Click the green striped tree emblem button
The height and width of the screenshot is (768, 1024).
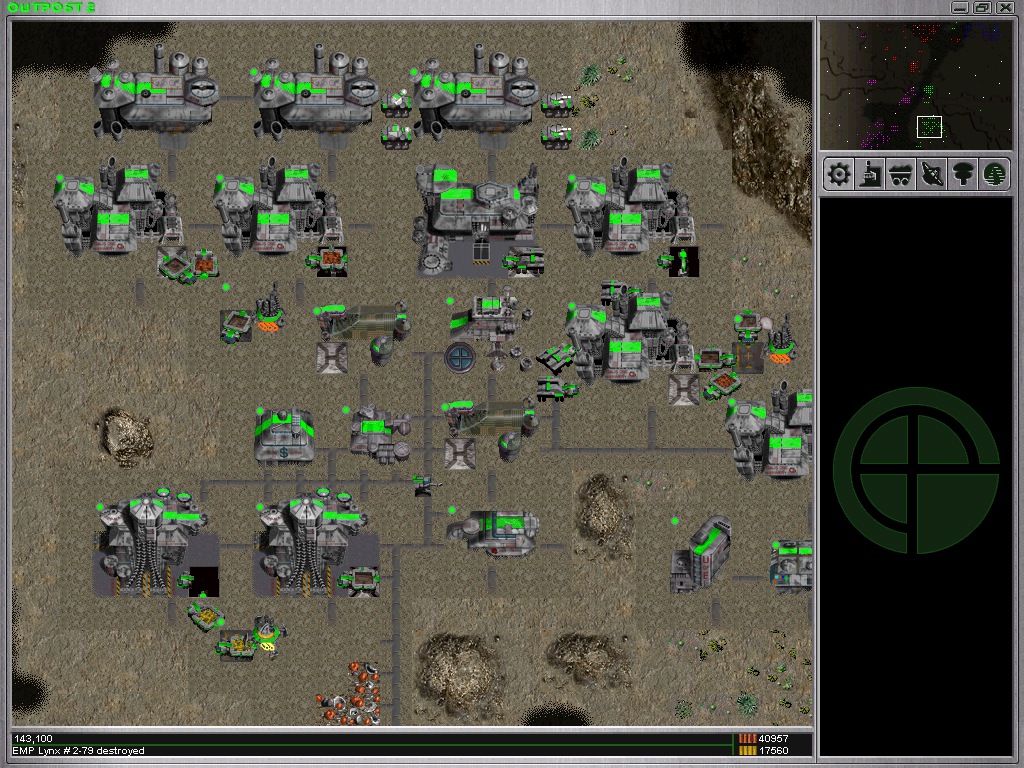coord(993,175)
